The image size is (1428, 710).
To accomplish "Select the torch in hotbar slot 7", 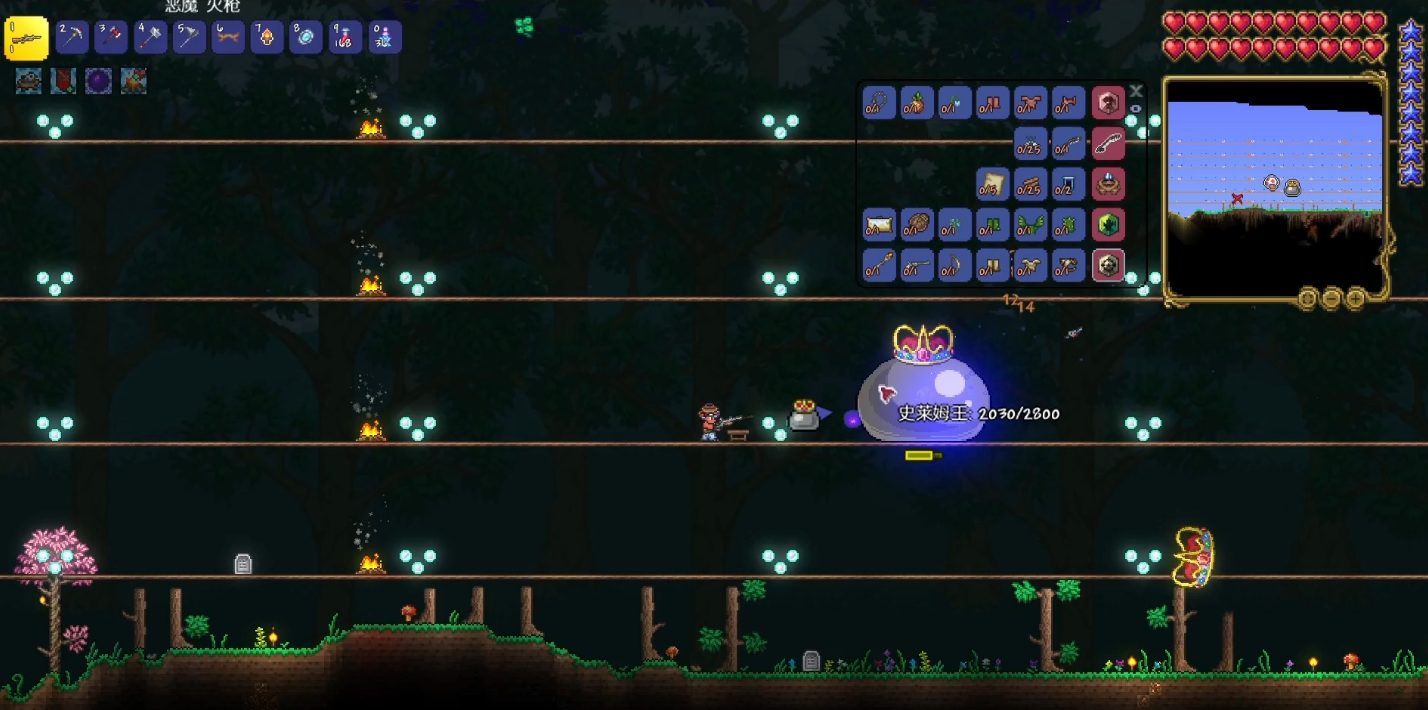I will (x=267, y=38).
